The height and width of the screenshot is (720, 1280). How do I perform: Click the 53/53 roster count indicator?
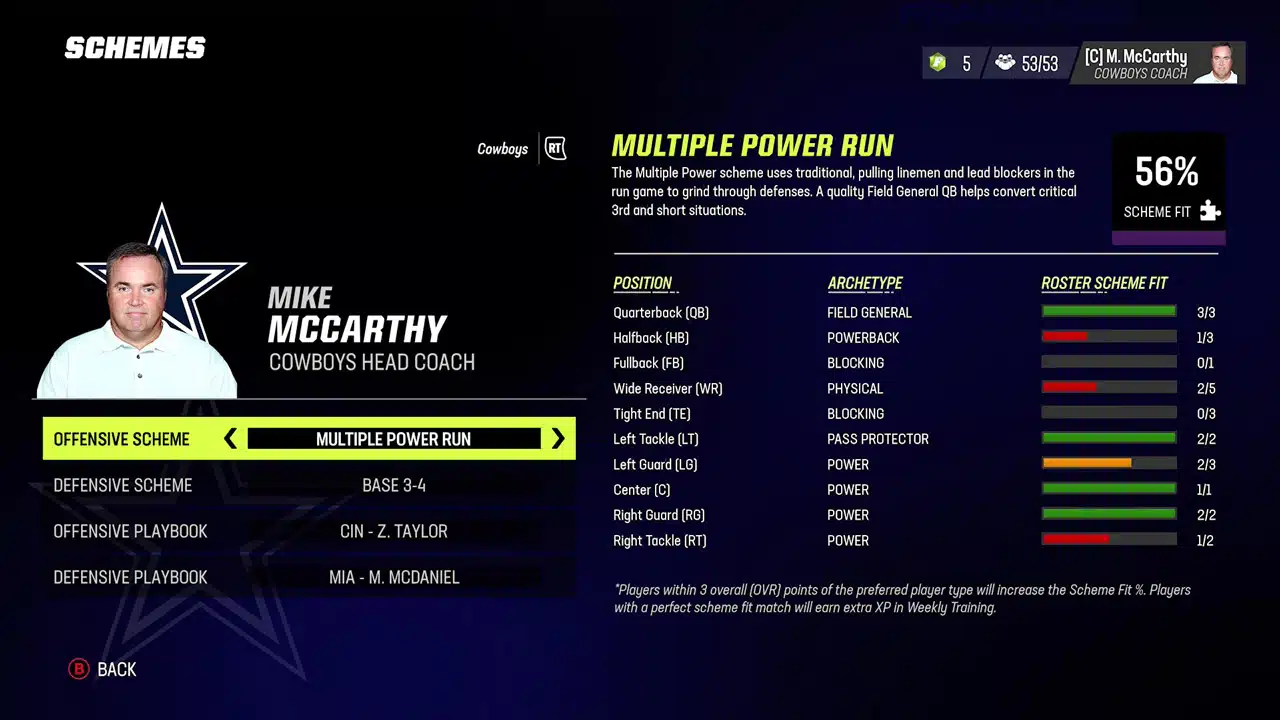1027,64
